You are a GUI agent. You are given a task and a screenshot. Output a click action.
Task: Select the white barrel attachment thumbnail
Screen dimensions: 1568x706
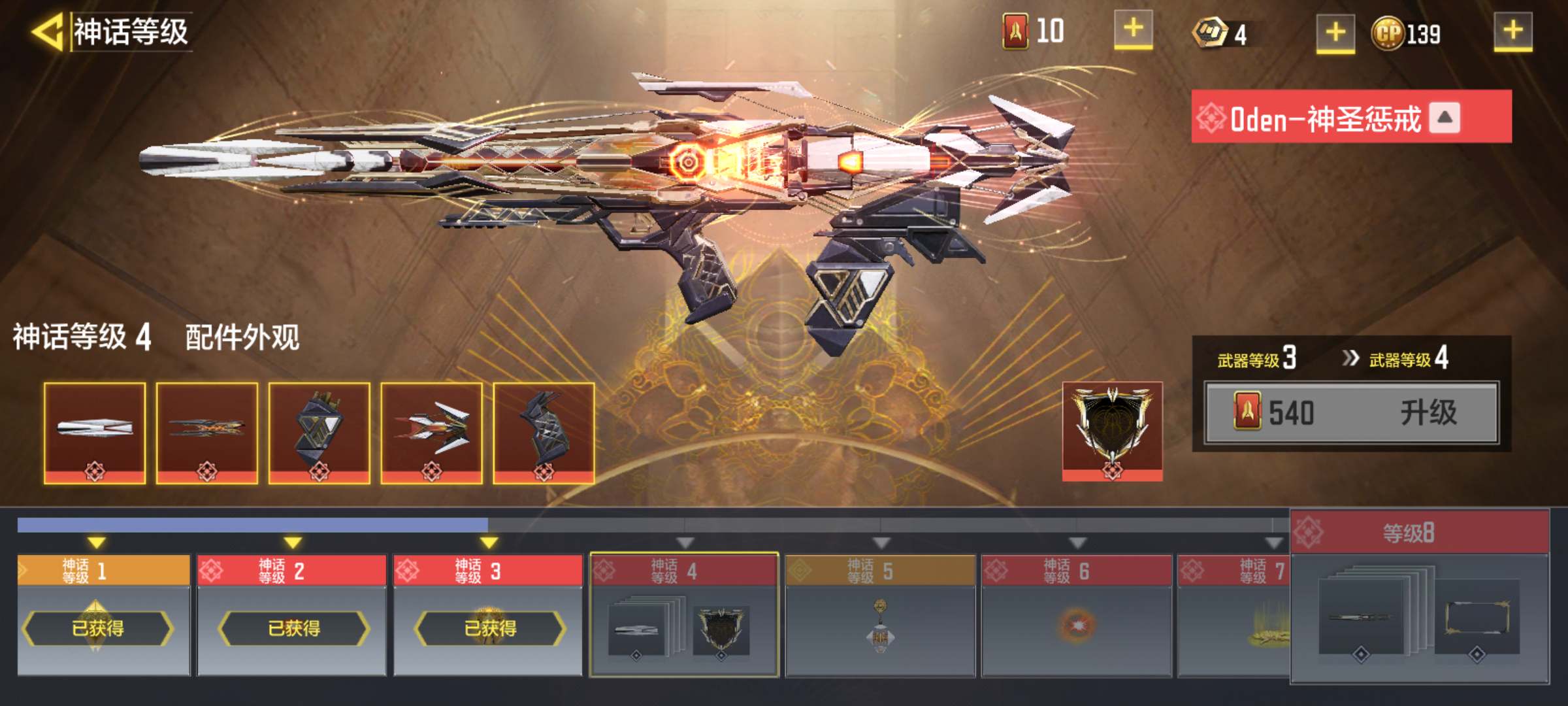(x=95, y=433)
